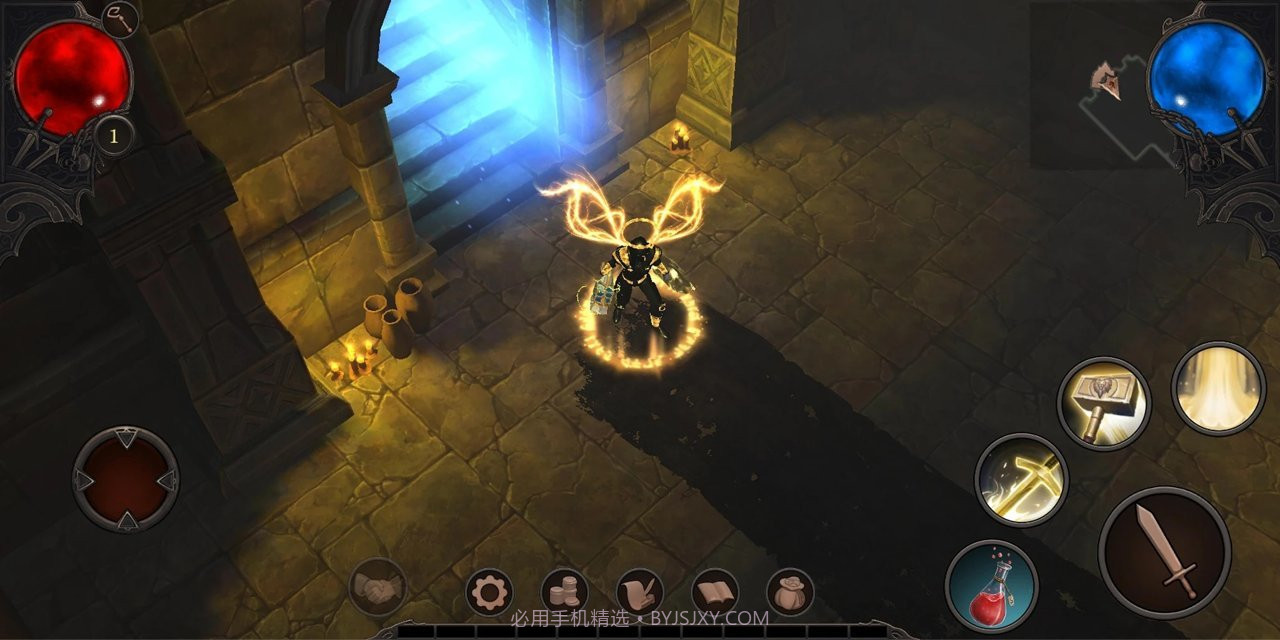Image resolution: width=1280 pixels, height=640 pixels.
Task: Open the book journal icon
Action: [715, 593]
